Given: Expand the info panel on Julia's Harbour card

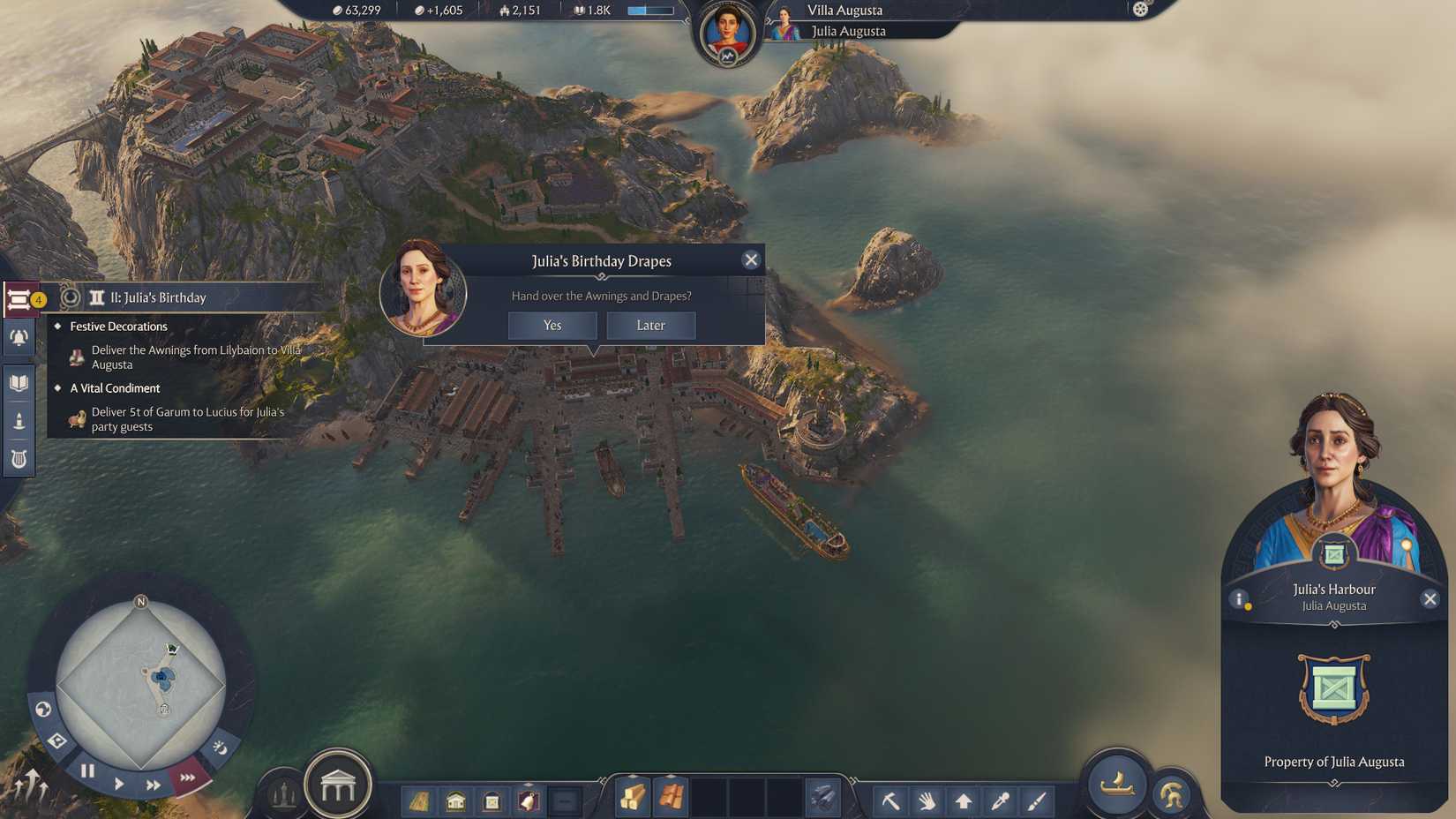Looking at the screenshot, I should point(1239,599).
